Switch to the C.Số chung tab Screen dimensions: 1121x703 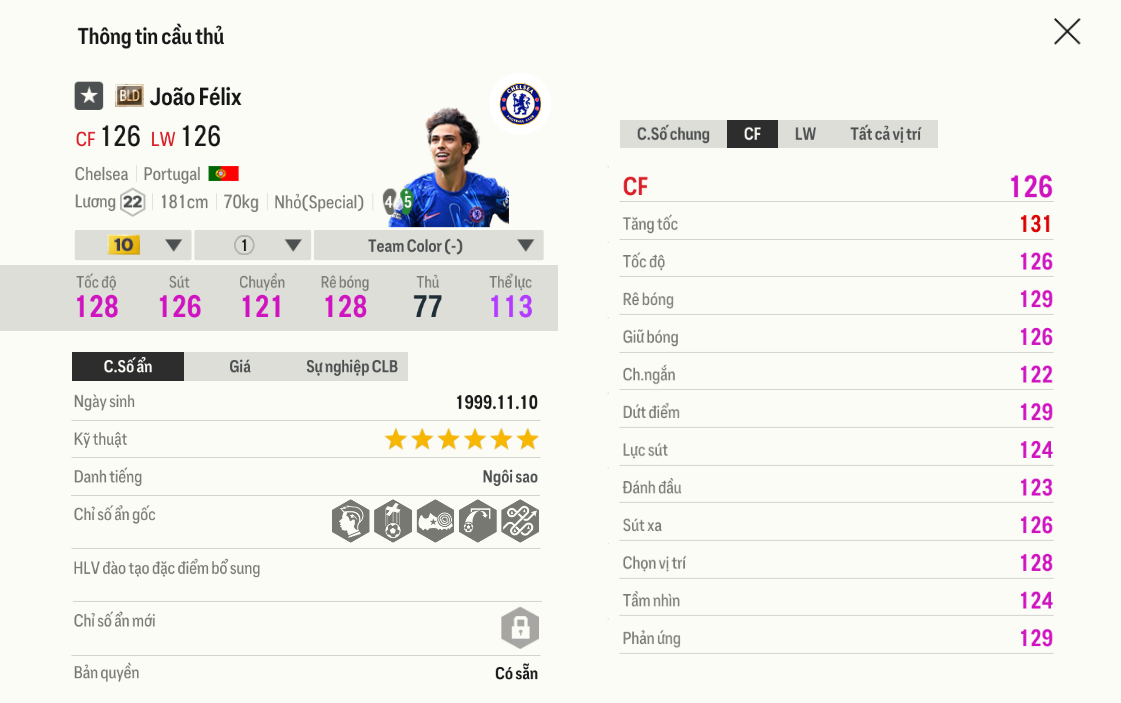(x=673, y=134)
